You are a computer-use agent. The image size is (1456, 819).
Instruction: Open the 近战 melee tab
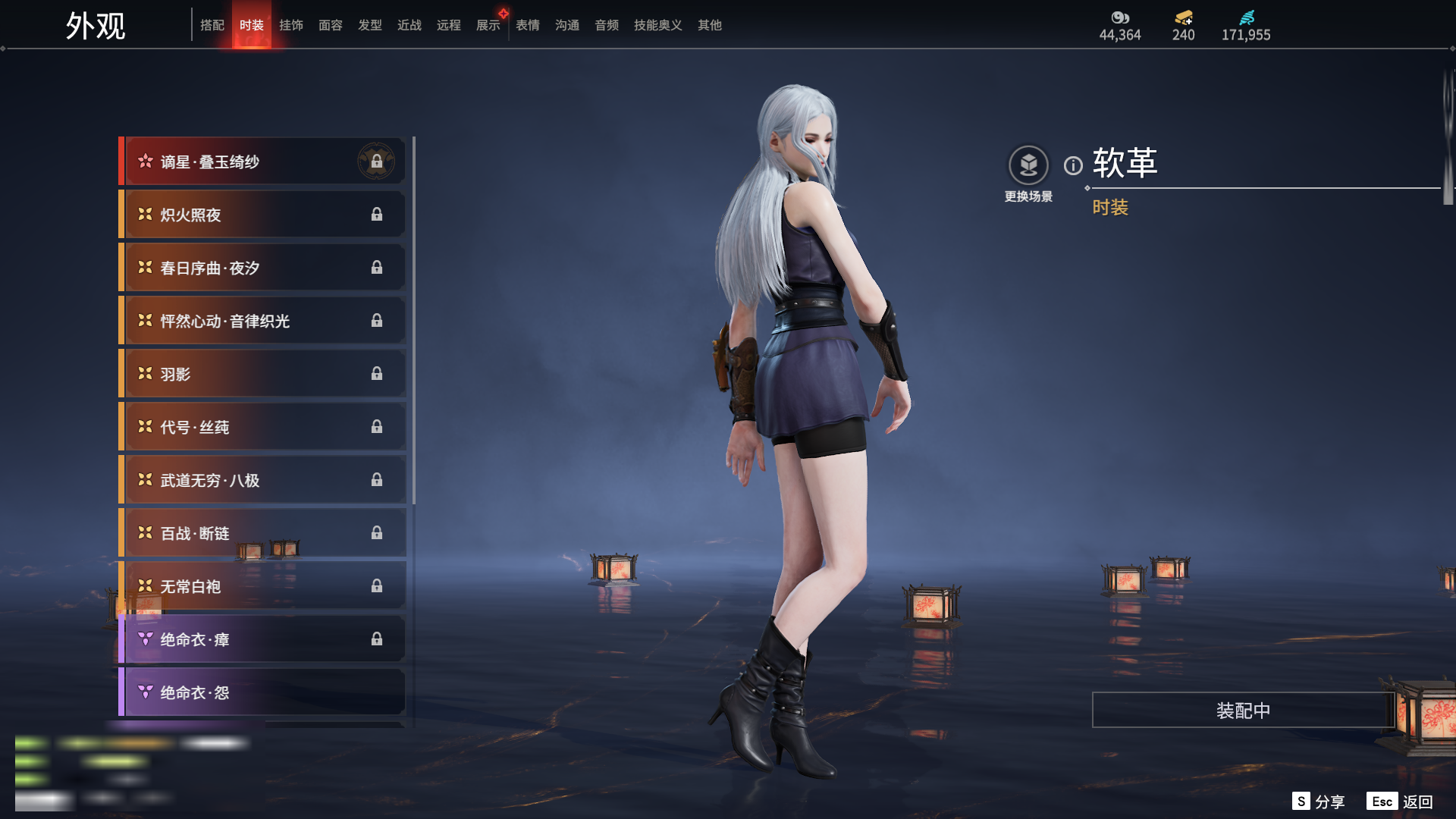[x=409, y=25]
